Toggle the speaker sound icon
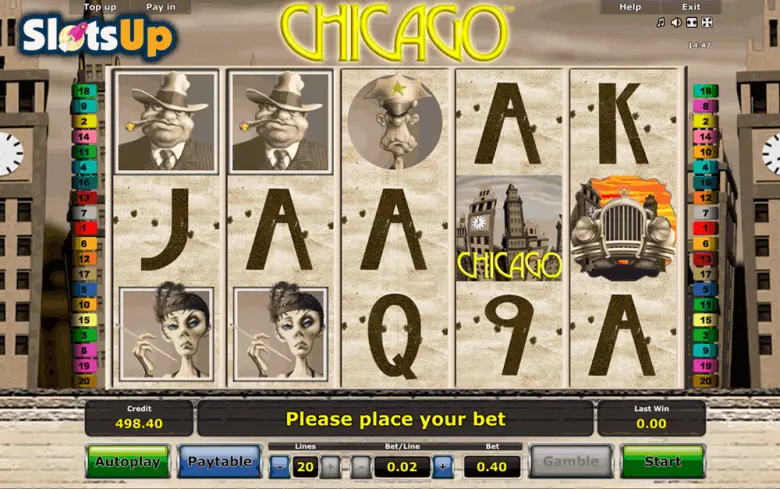Image resolution: width=780 pixels, height=489 pixels. (x=676, y=23)
